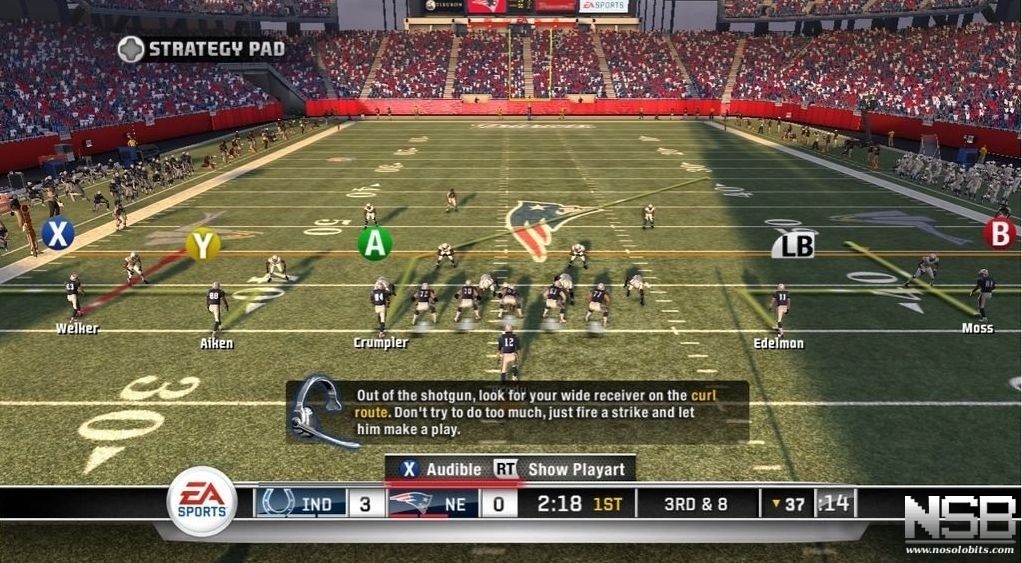Click the coach headset tip box
The height and width of the screenshot is (563, 1022).
click(517, 412)
